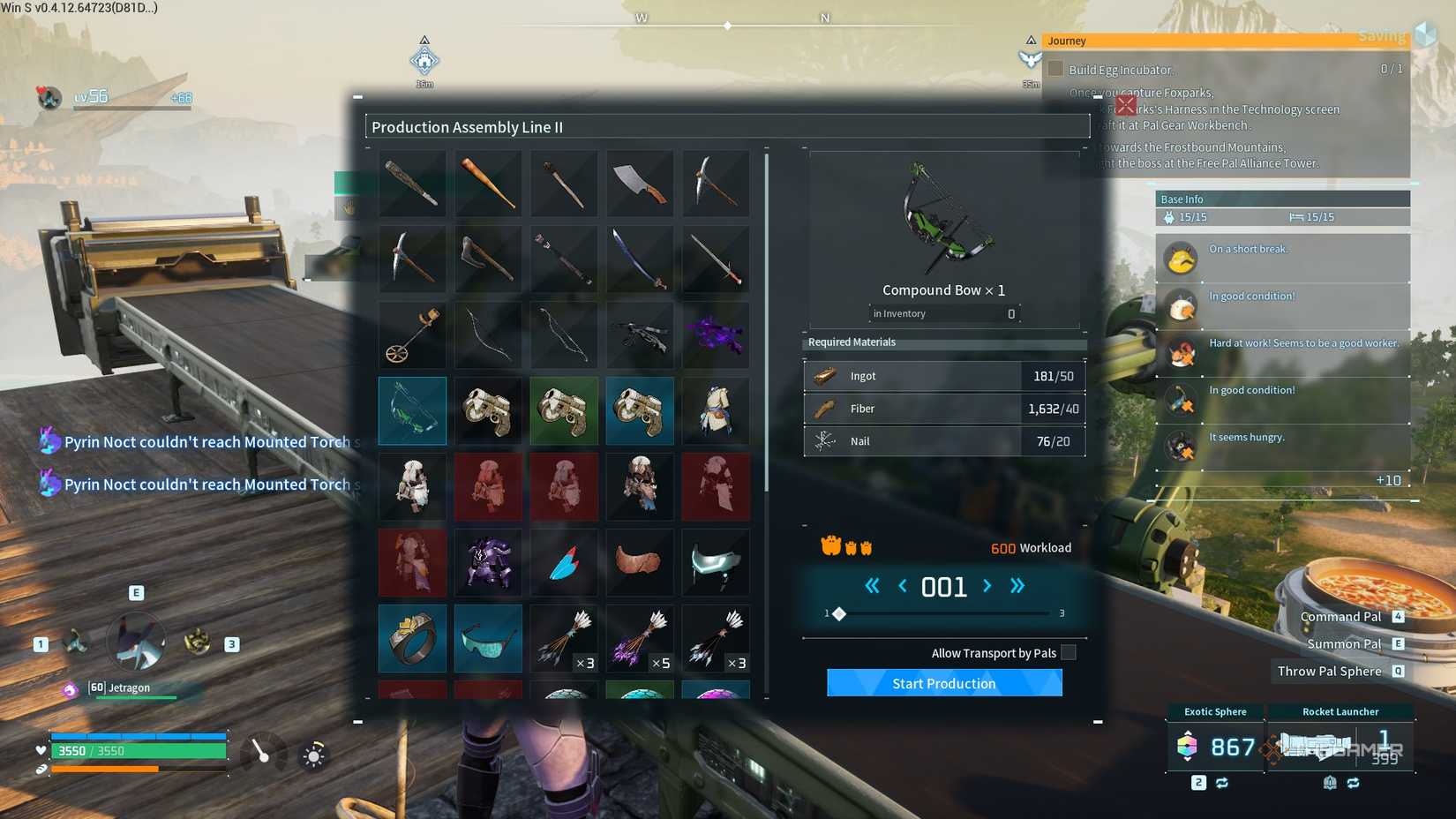Select the arrow x5 recipe
The width and height of the screenshot is (1456, 819).
tap(640, 638)
